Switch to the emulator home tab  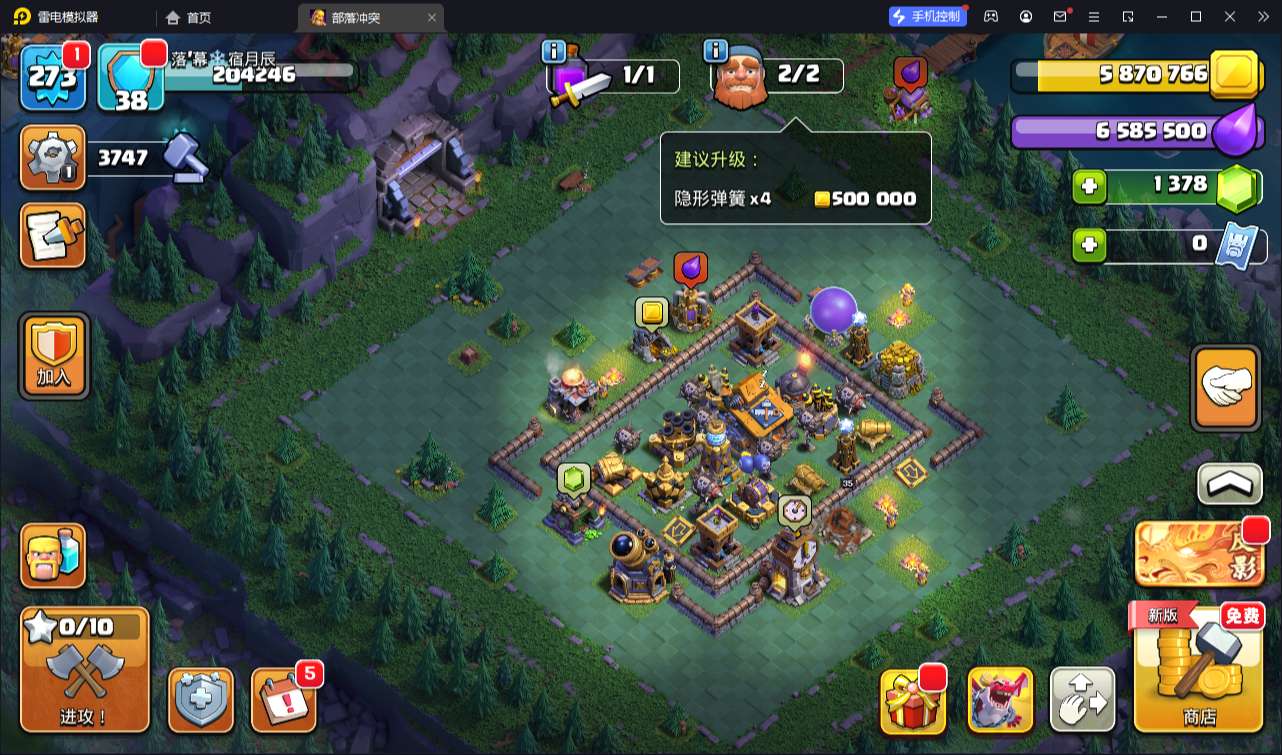click(190, 17)
